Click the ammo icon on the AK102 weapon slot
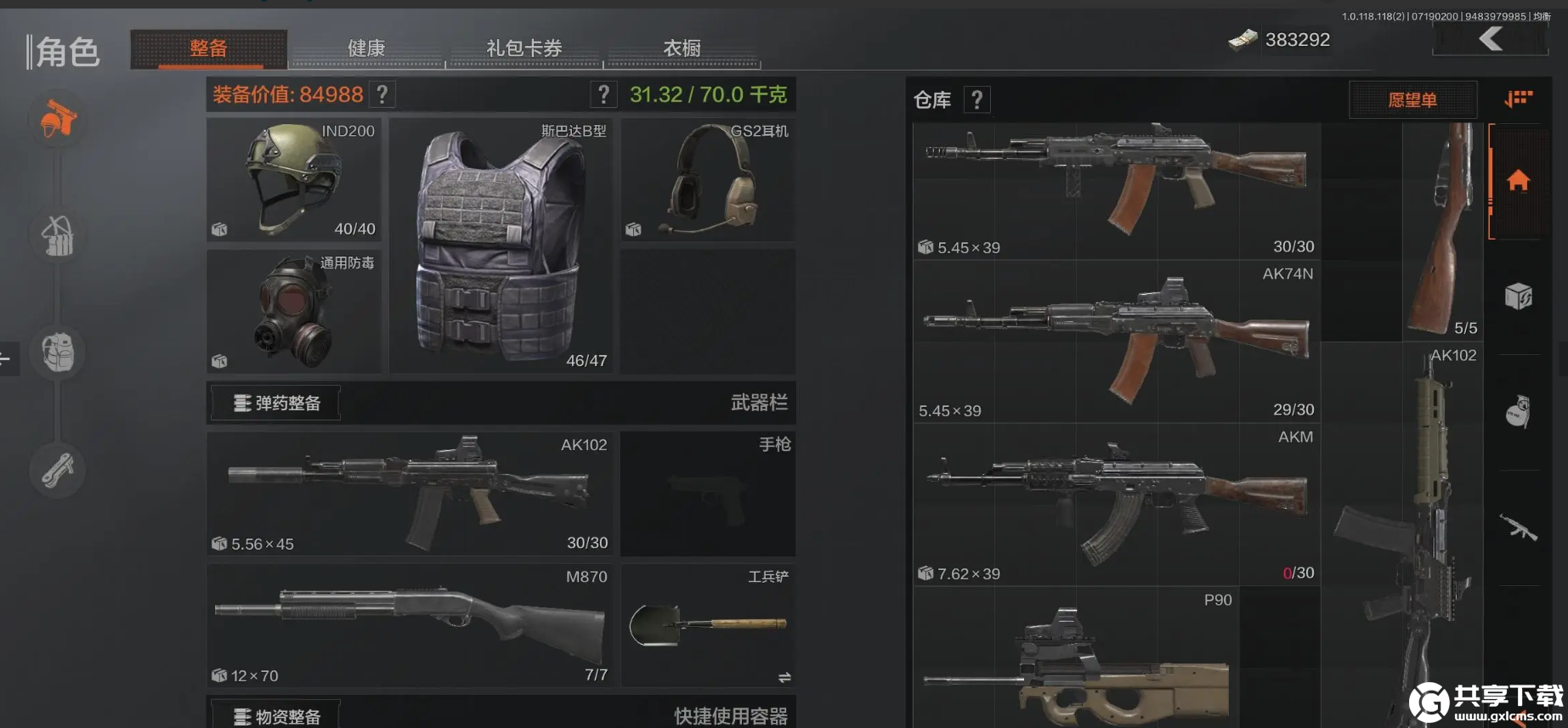 [x=220, y=544]
